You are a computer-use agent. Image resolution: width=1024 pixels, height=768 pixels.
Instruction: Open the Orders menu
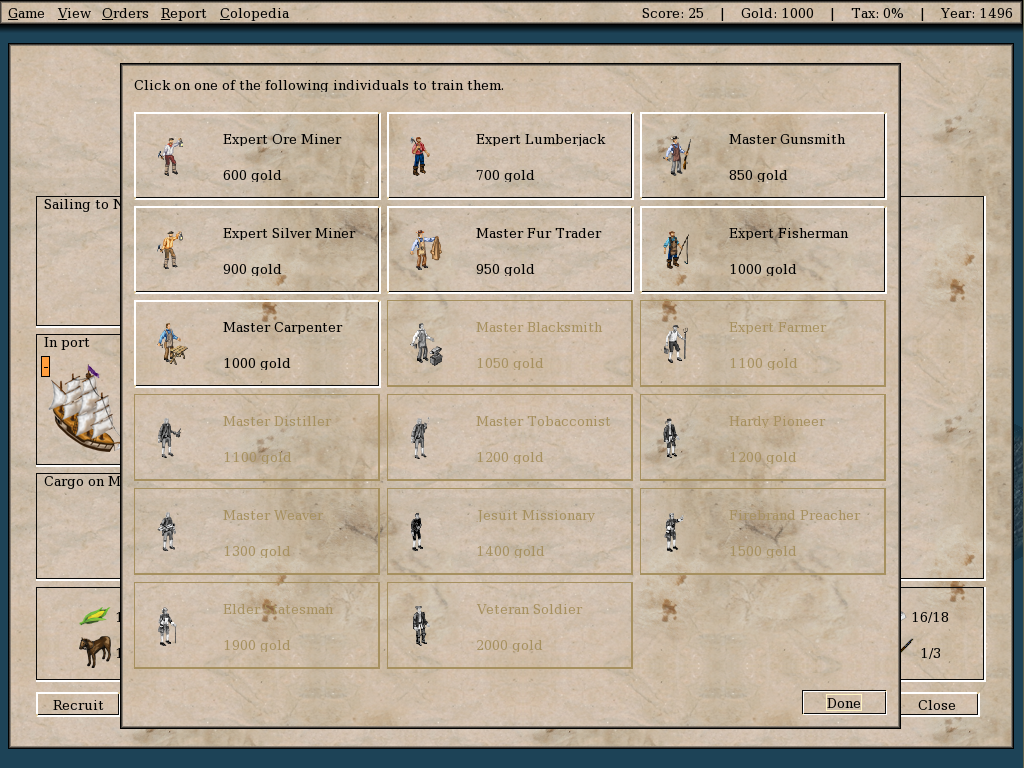click(125, 13)
